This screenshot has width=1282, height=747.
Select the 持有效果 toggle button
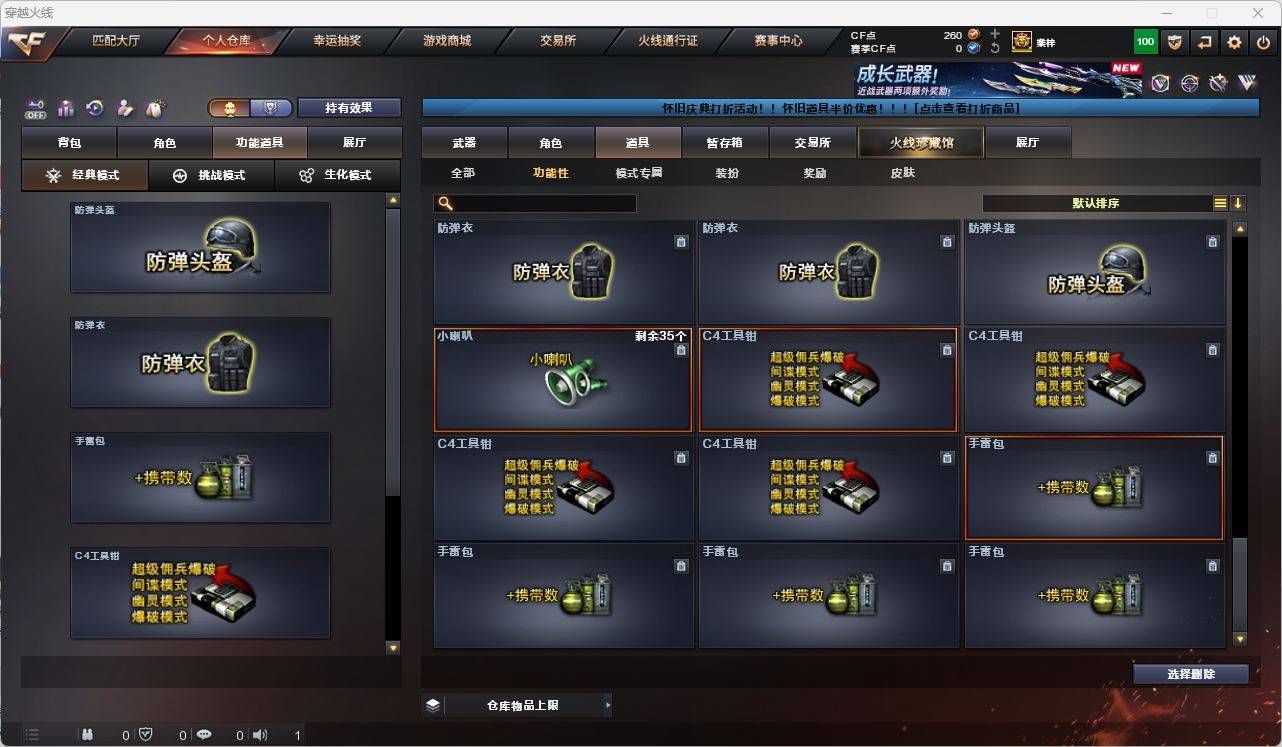point(348,107)
